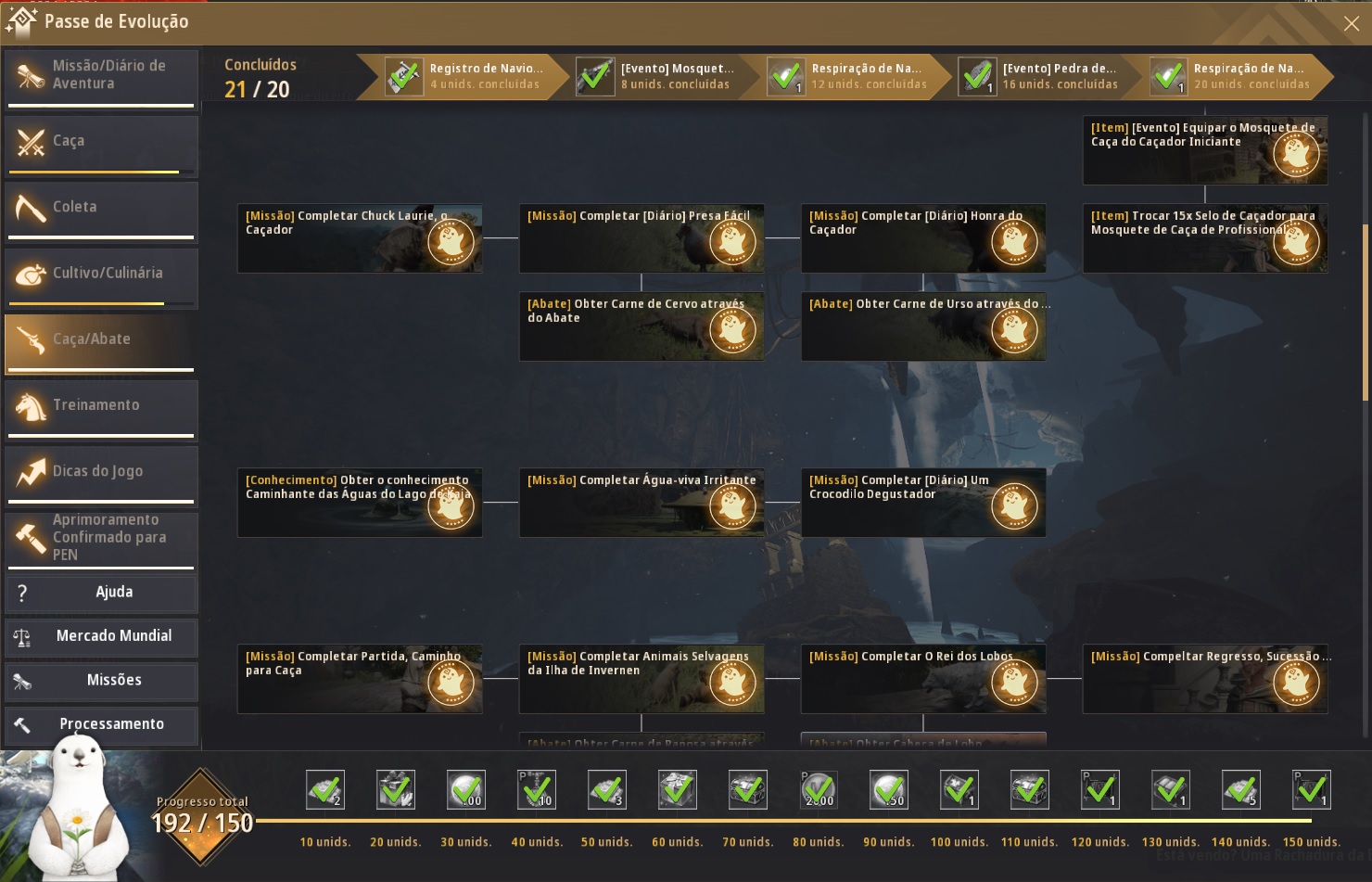Click the 50 unids reward icon
This screenshot has width=1372, height=882.
607,789
